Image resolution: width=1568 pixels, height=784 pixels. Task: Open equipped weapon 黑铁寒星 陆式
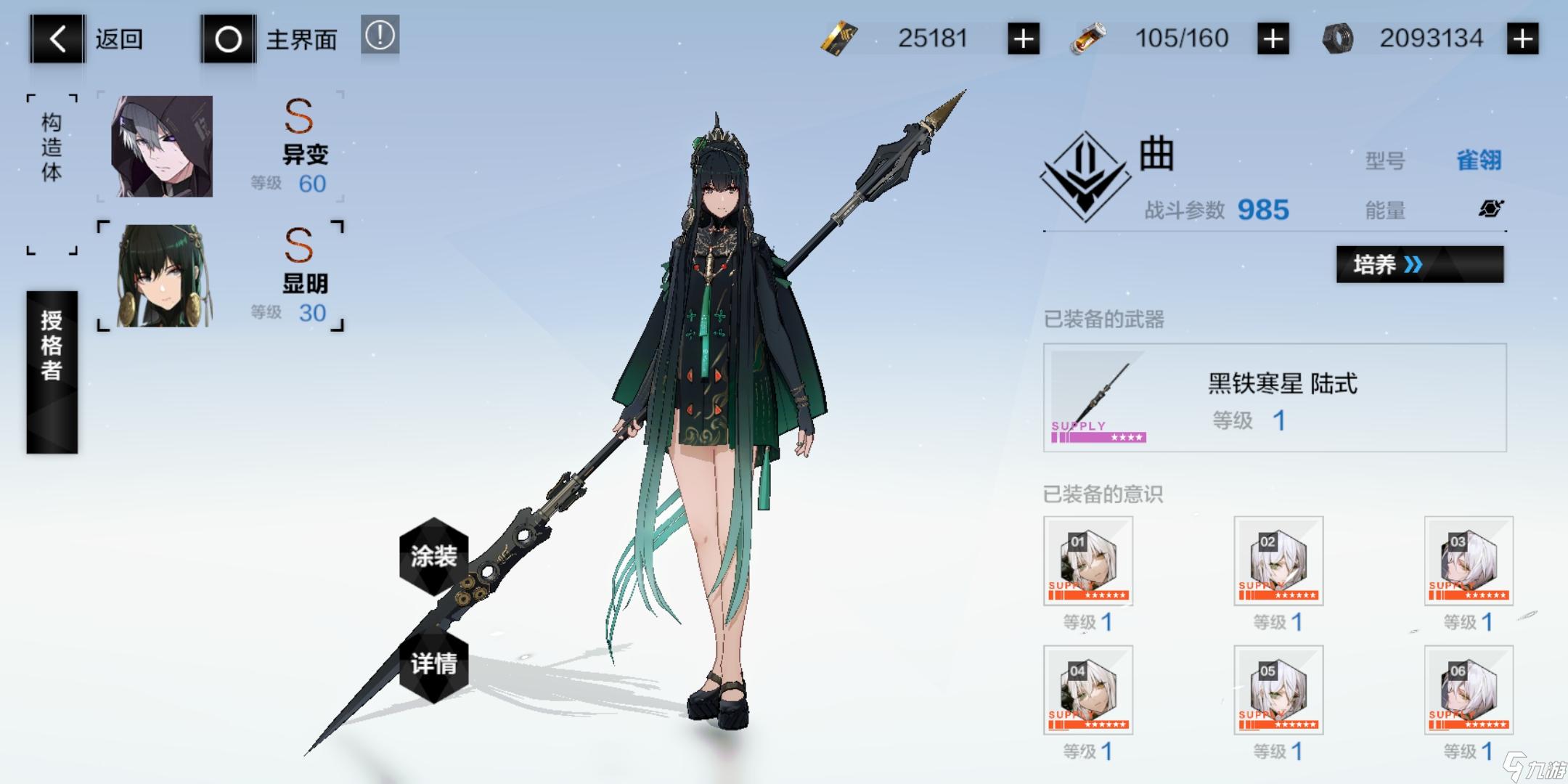(x=1274, y=398)
